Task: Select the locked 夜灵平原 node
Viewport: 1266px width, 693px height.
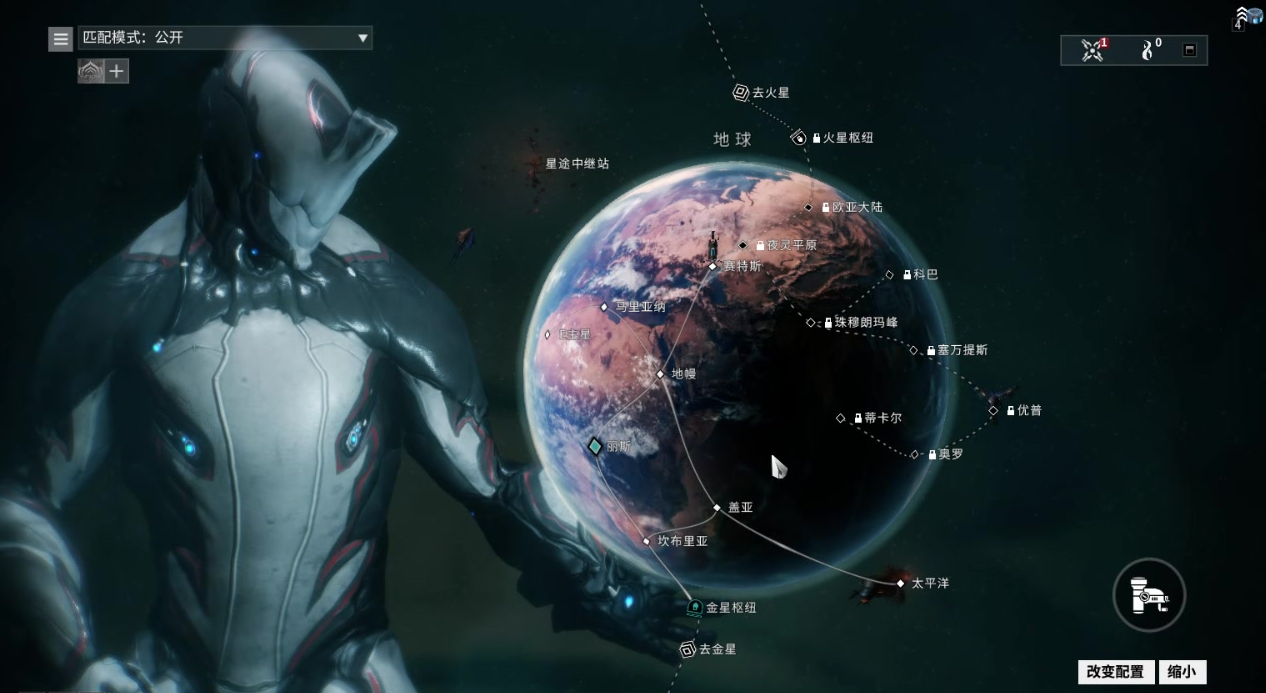Action: [x=743, y=245]
